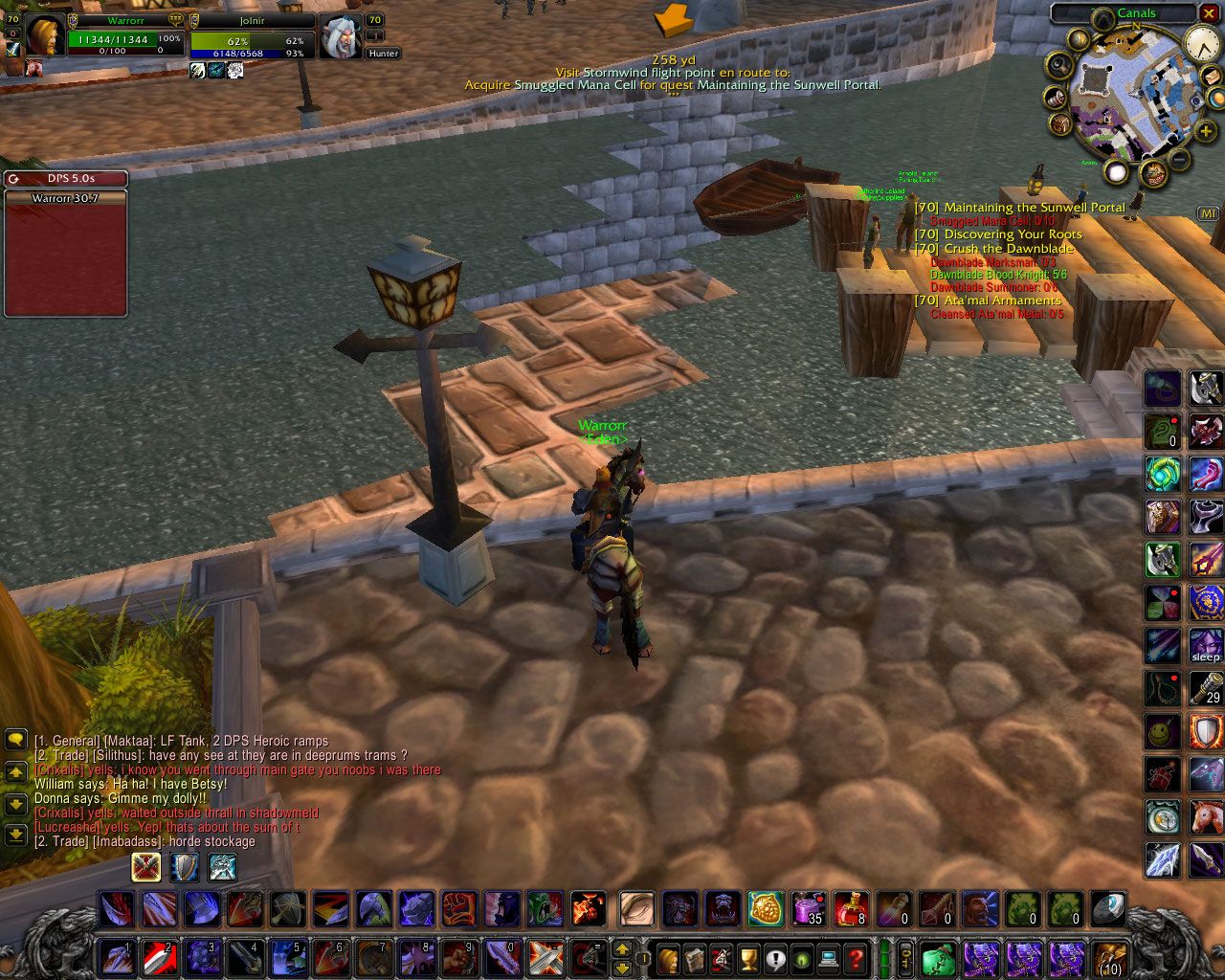Close the minimap with the X button
Screen dimensions: 1225x980
1210,13
